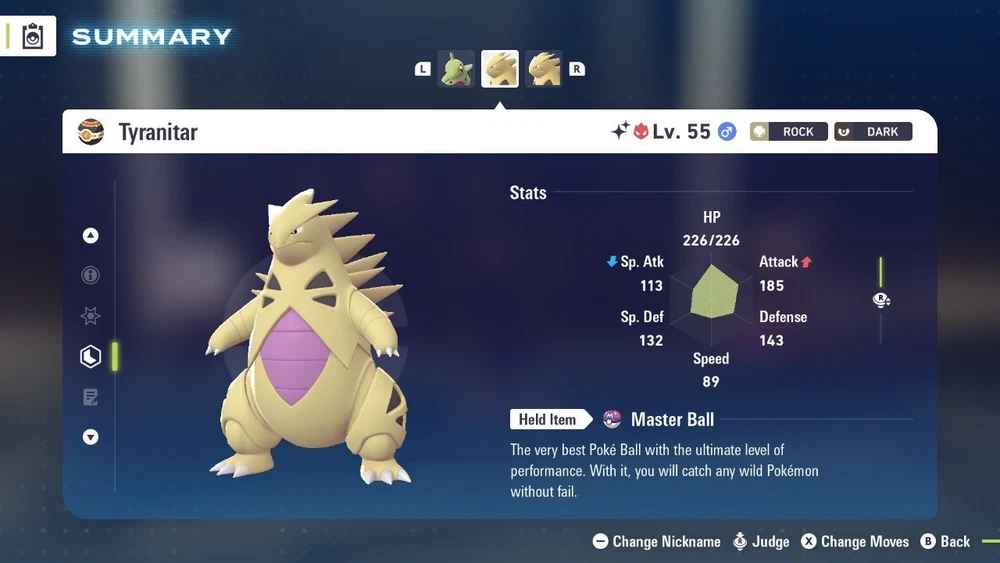
Task: Choose the highlighted Tyranitar party thumbnail
Action: click(500, 69)
